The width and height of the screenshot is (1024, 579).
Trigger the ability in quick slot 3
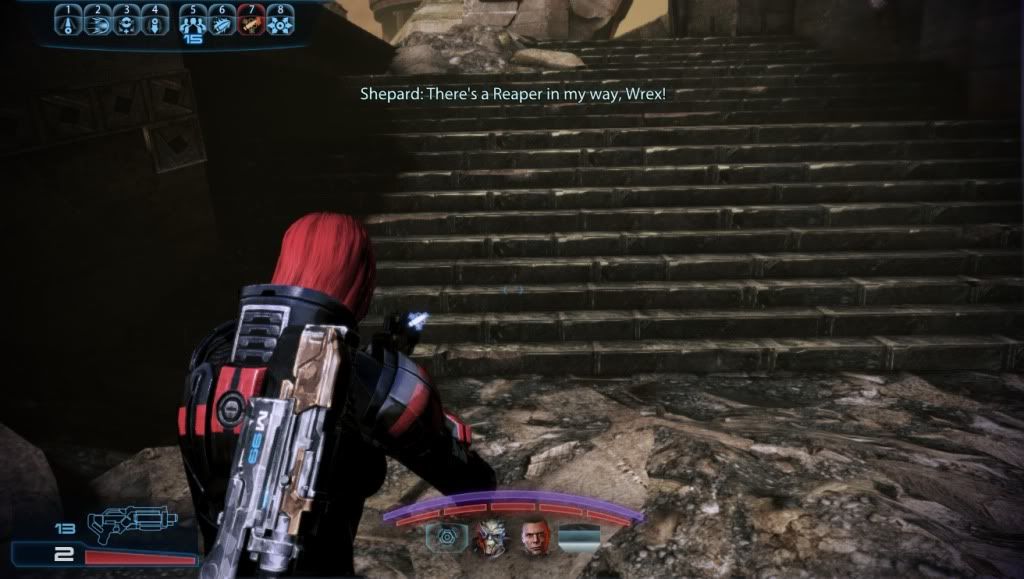126,23
